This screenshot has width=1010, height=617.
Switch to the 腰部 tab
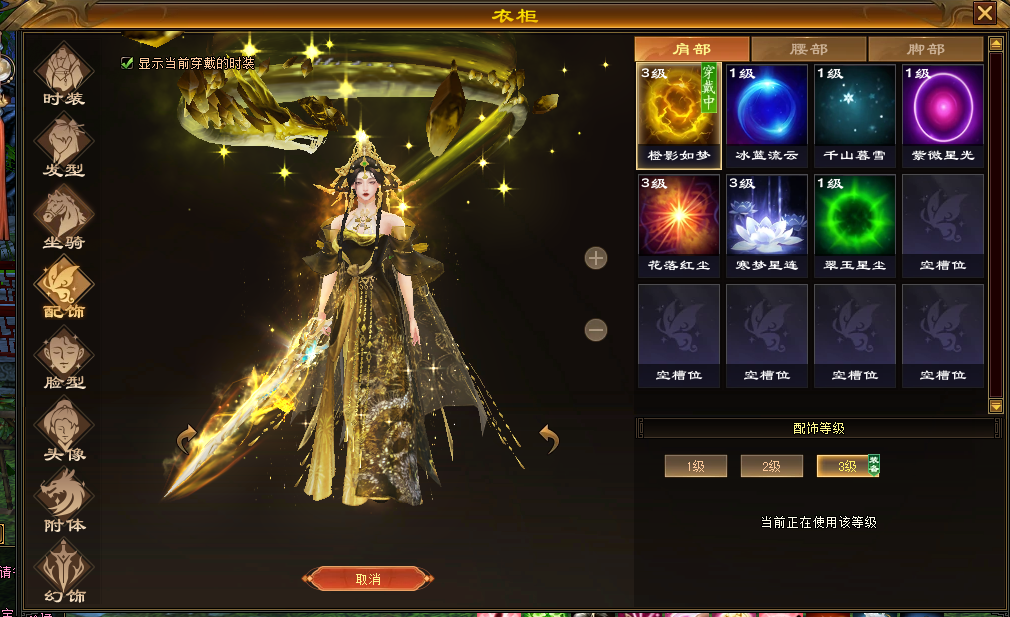(809, 49)
